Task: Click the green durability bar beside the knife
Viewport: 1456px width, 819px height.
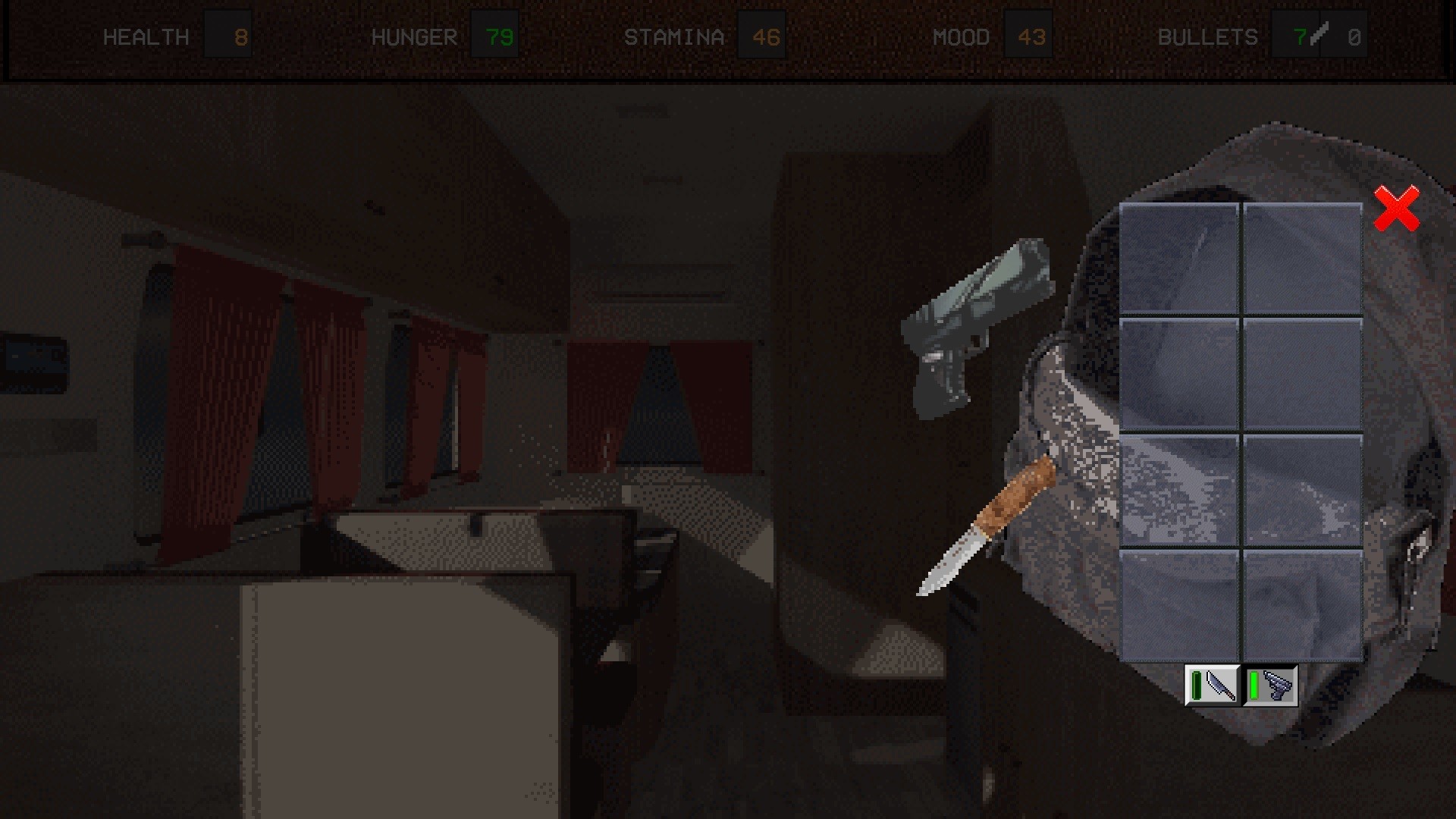Action: click(1197, 686)
